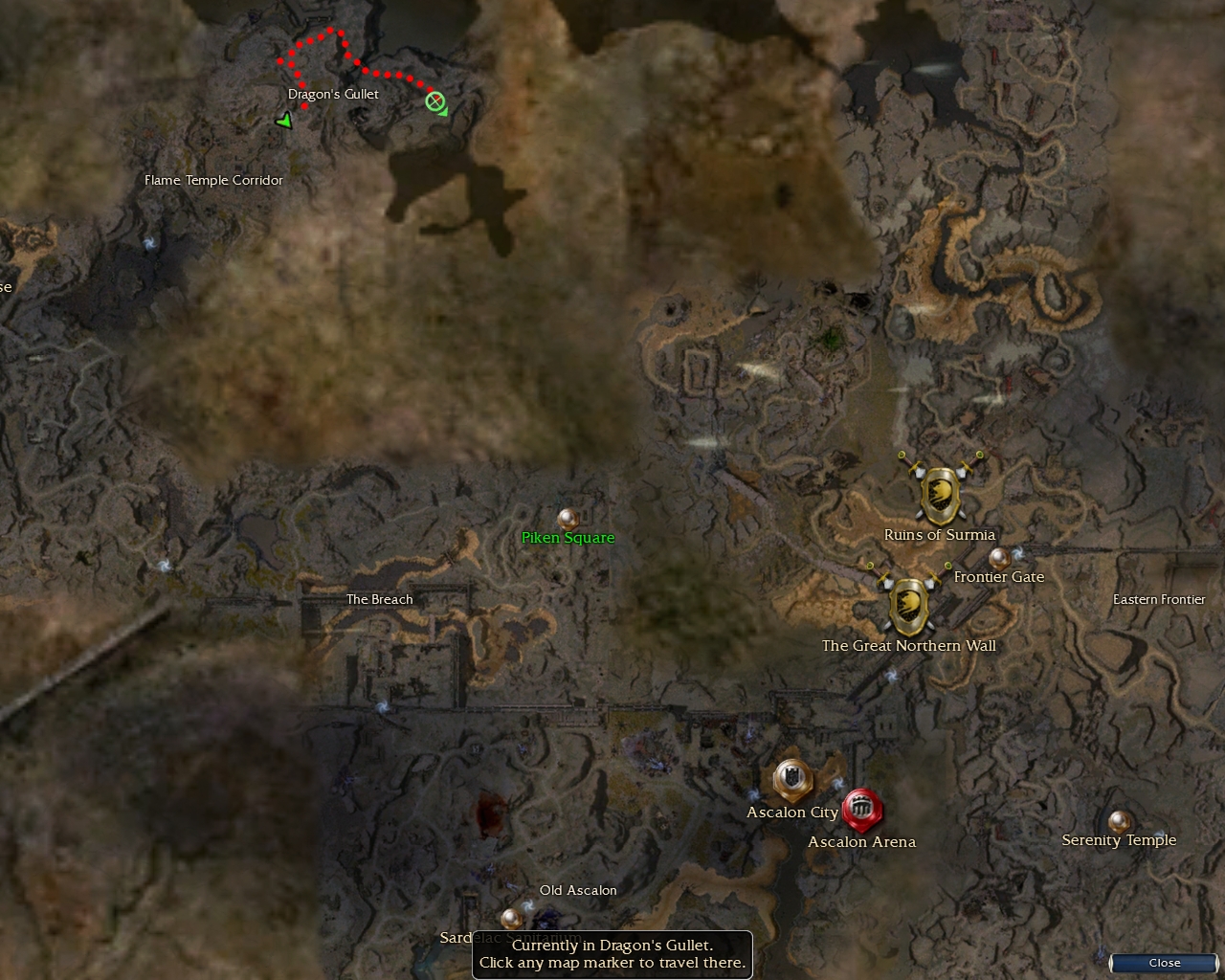Travel to Serenity Temple
The width and height of the screenshot is (1225, 980).
(1119, 821)
